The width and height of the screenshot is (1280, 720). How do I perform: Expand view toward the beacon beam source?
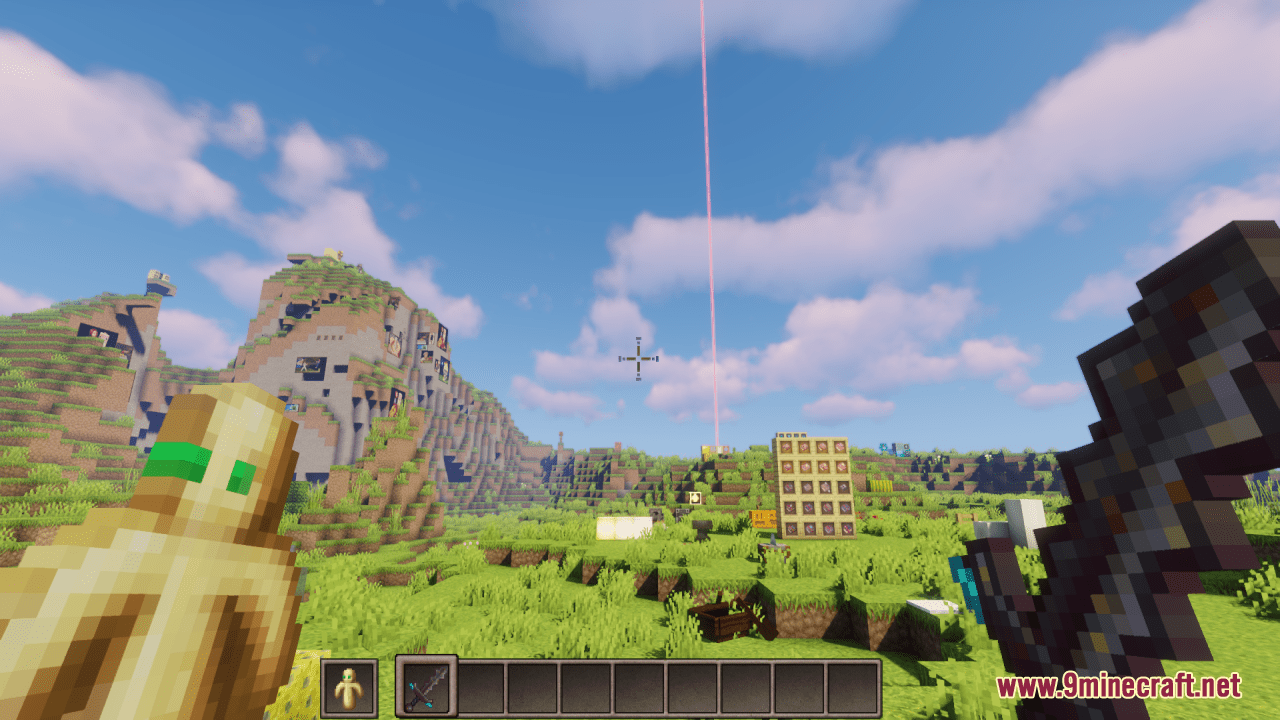pyautogui.click(x=717, y=448)
